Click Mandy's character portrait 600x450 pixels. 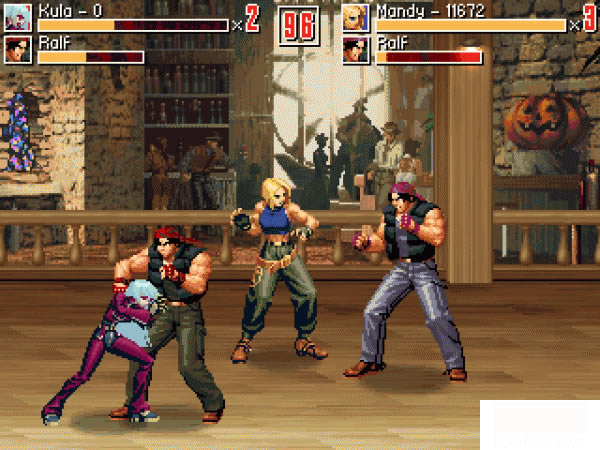[356, 17]
